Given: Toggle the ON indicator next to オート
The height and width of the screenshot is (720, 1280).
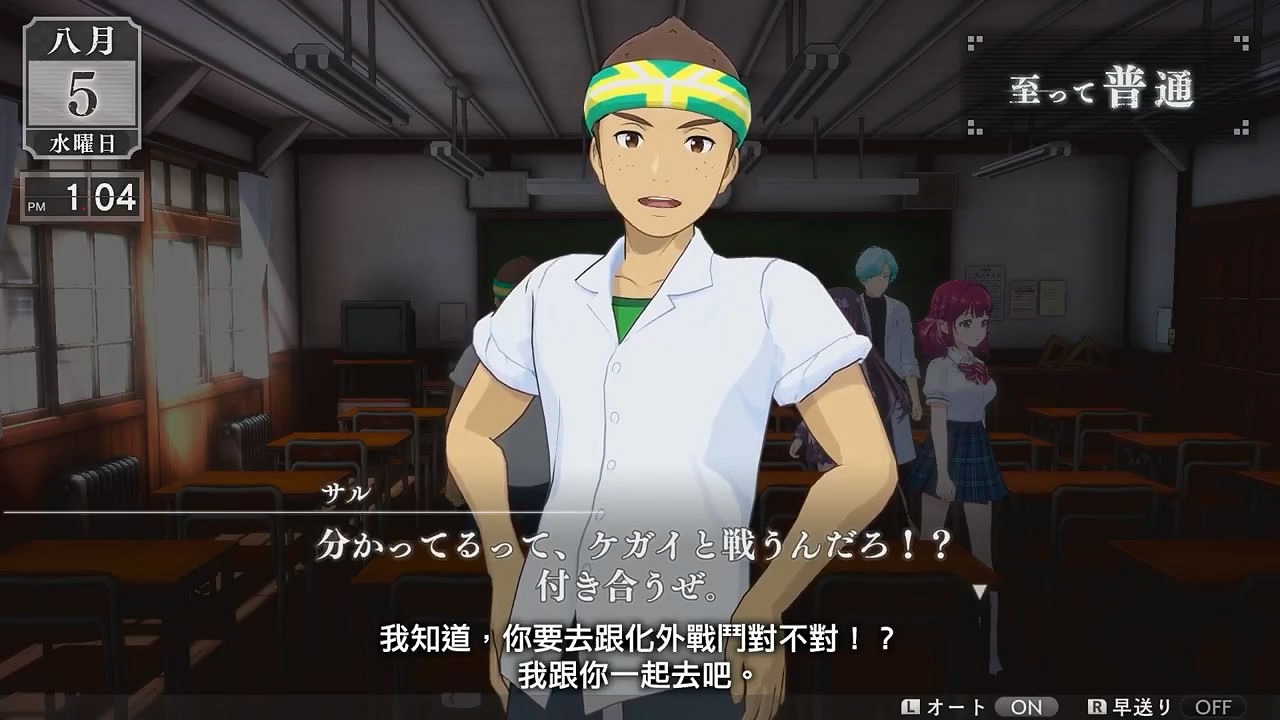Looking at the screenshot, I should pos(1025,705).
